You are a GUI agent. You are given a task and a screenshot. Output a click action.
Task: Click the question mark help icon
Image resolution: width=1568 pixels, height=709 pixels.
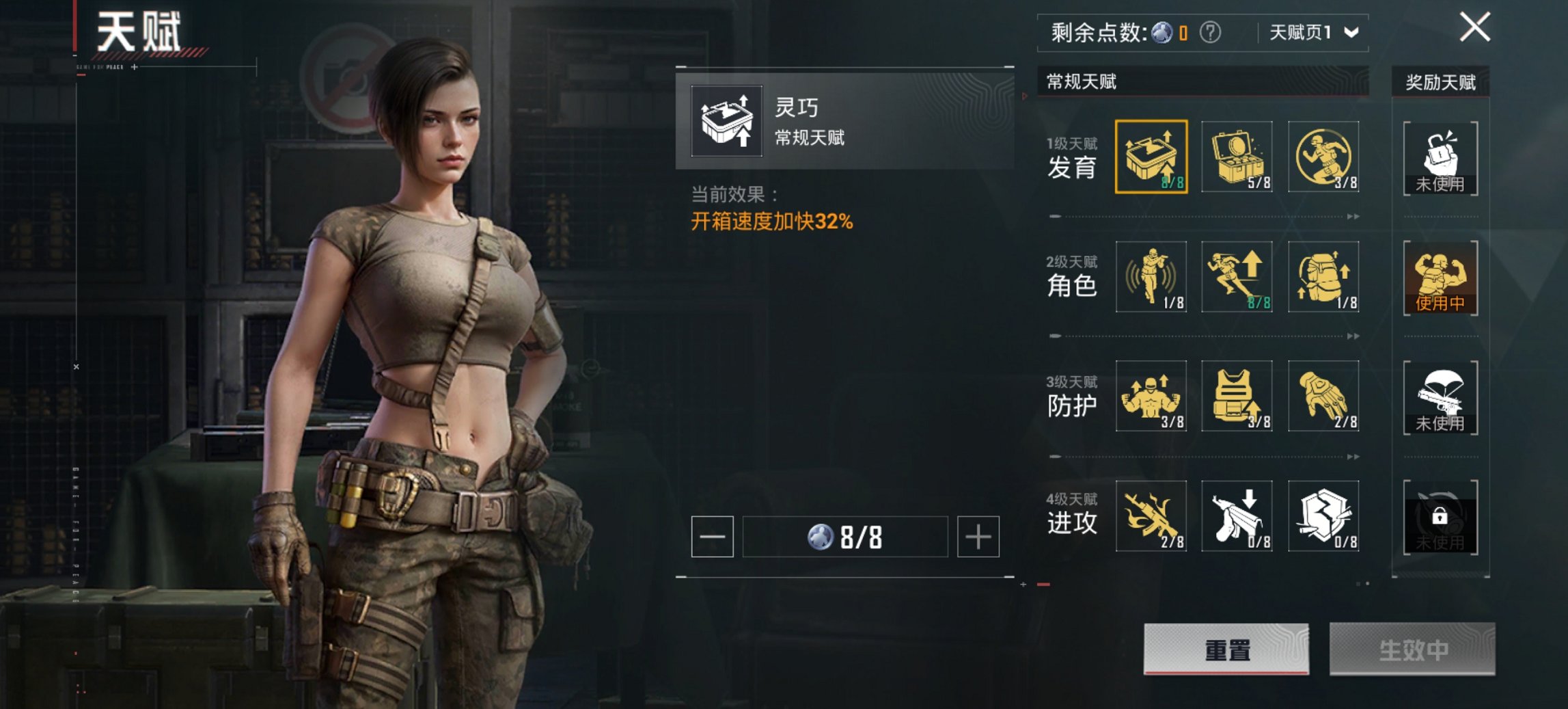click(x=1210, y=32)
